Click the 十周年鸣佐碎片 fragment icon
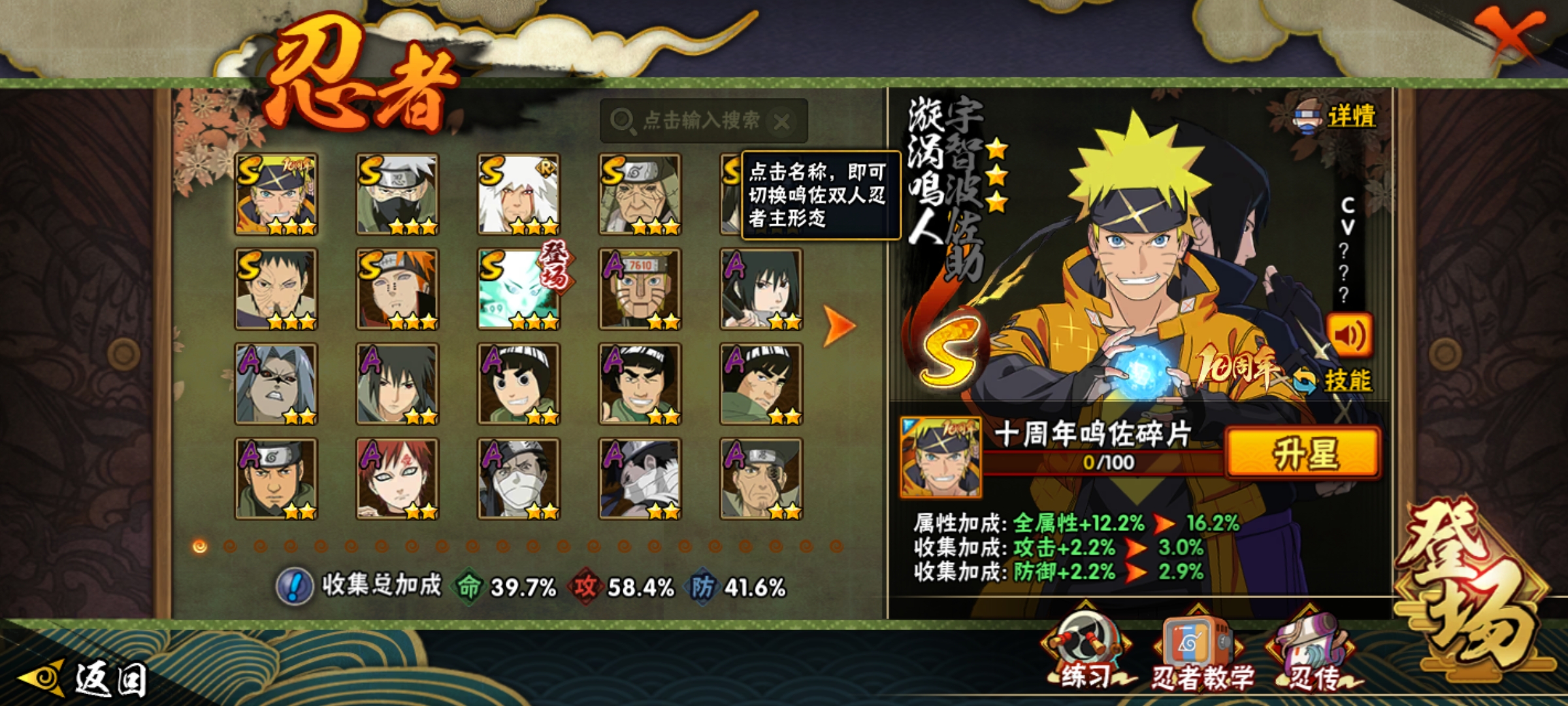This screenshot has height=706, width=1568. coord(941,456)
